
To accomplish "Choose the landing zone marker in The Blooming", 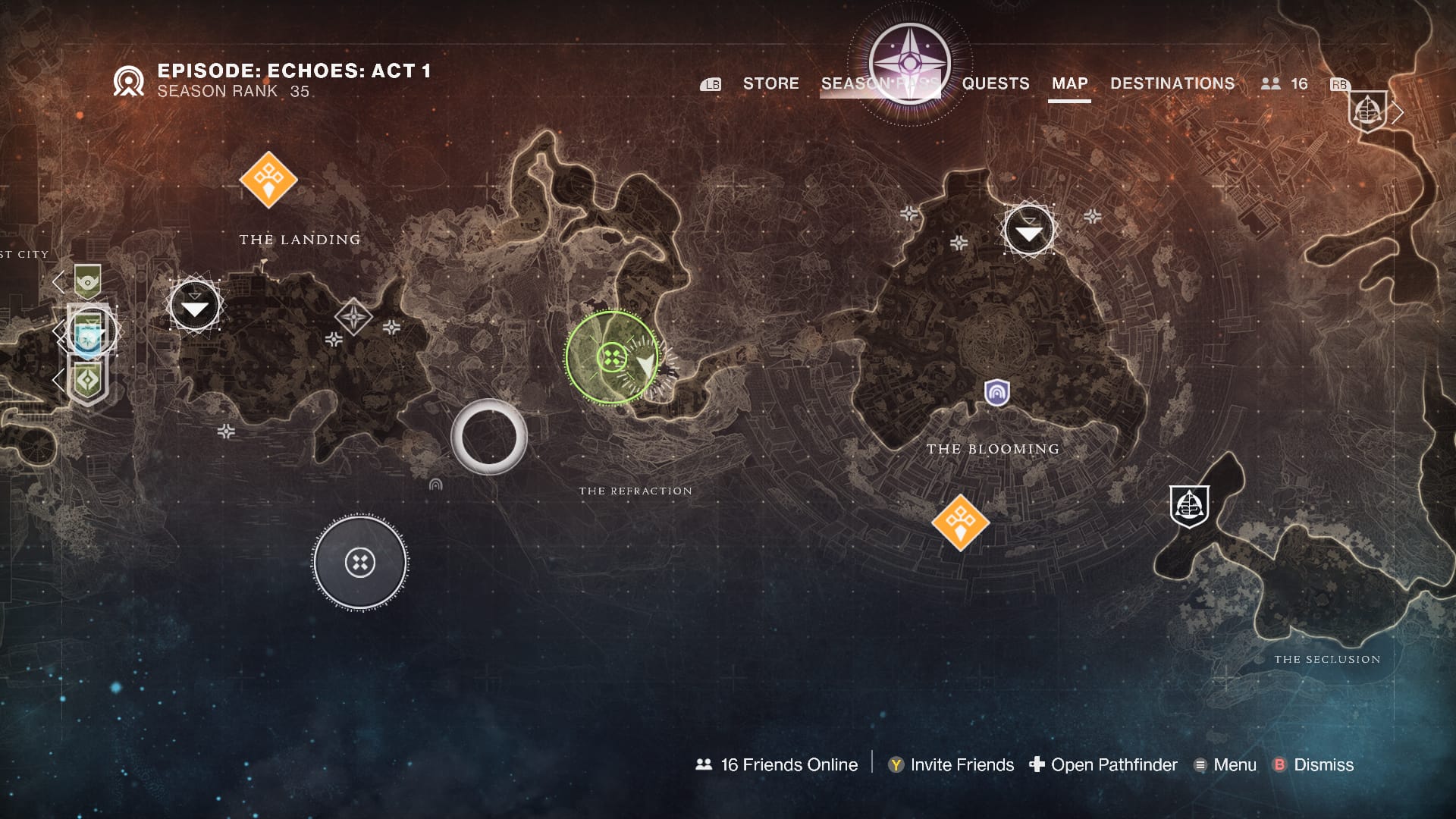I will (x=1028, y=230).
